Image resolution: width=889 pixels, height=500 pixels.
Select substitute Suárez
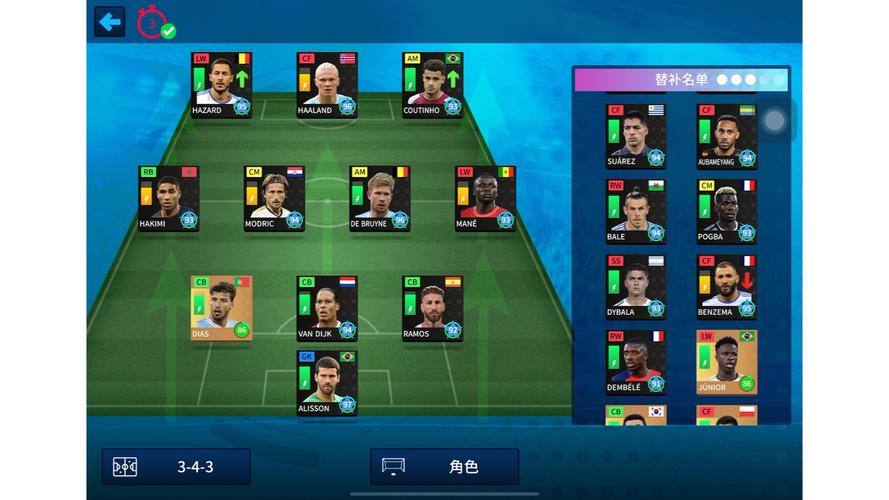(x=635, y=136)
